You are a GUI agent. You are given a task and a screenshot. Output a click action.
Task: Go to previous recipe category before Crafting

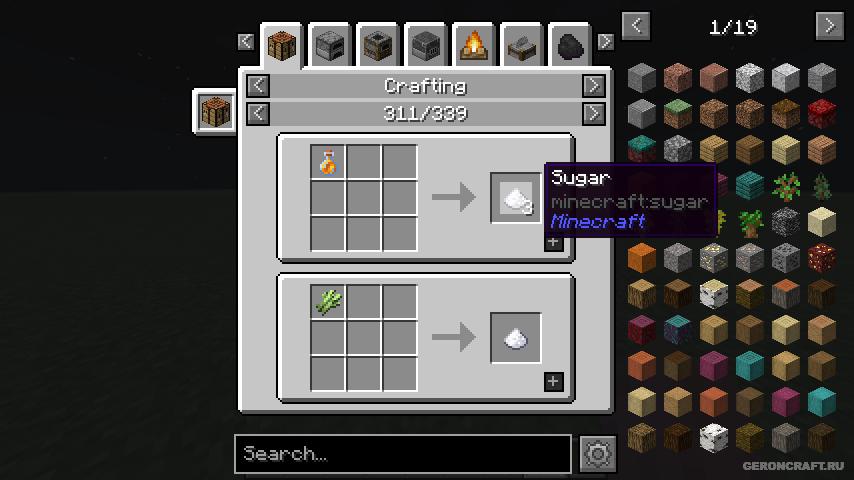pyautogui.click(x=258, y=86)
